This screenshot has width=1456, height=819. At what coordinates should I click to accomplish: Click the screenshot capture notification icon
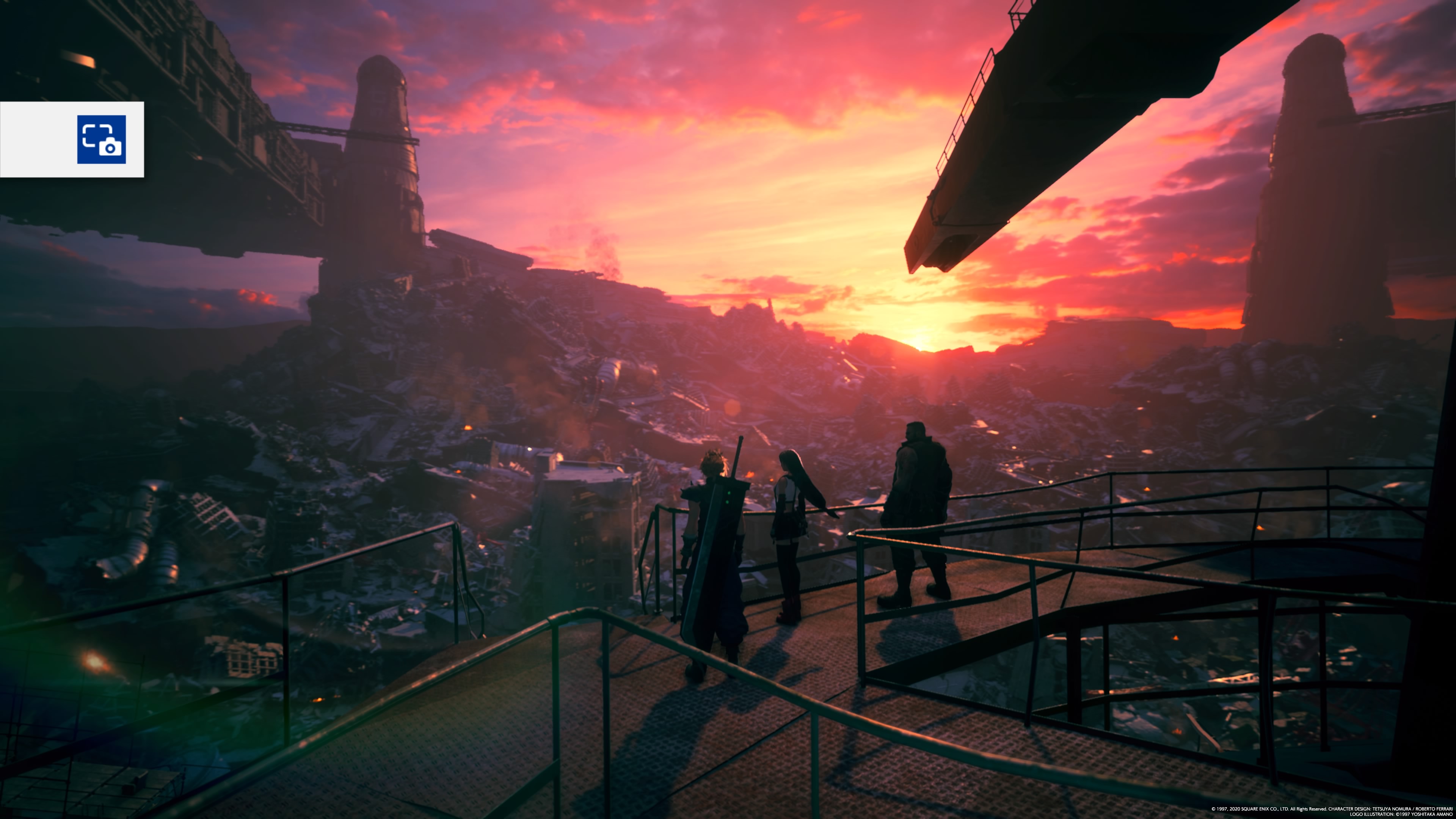click(x=101, y=140)
